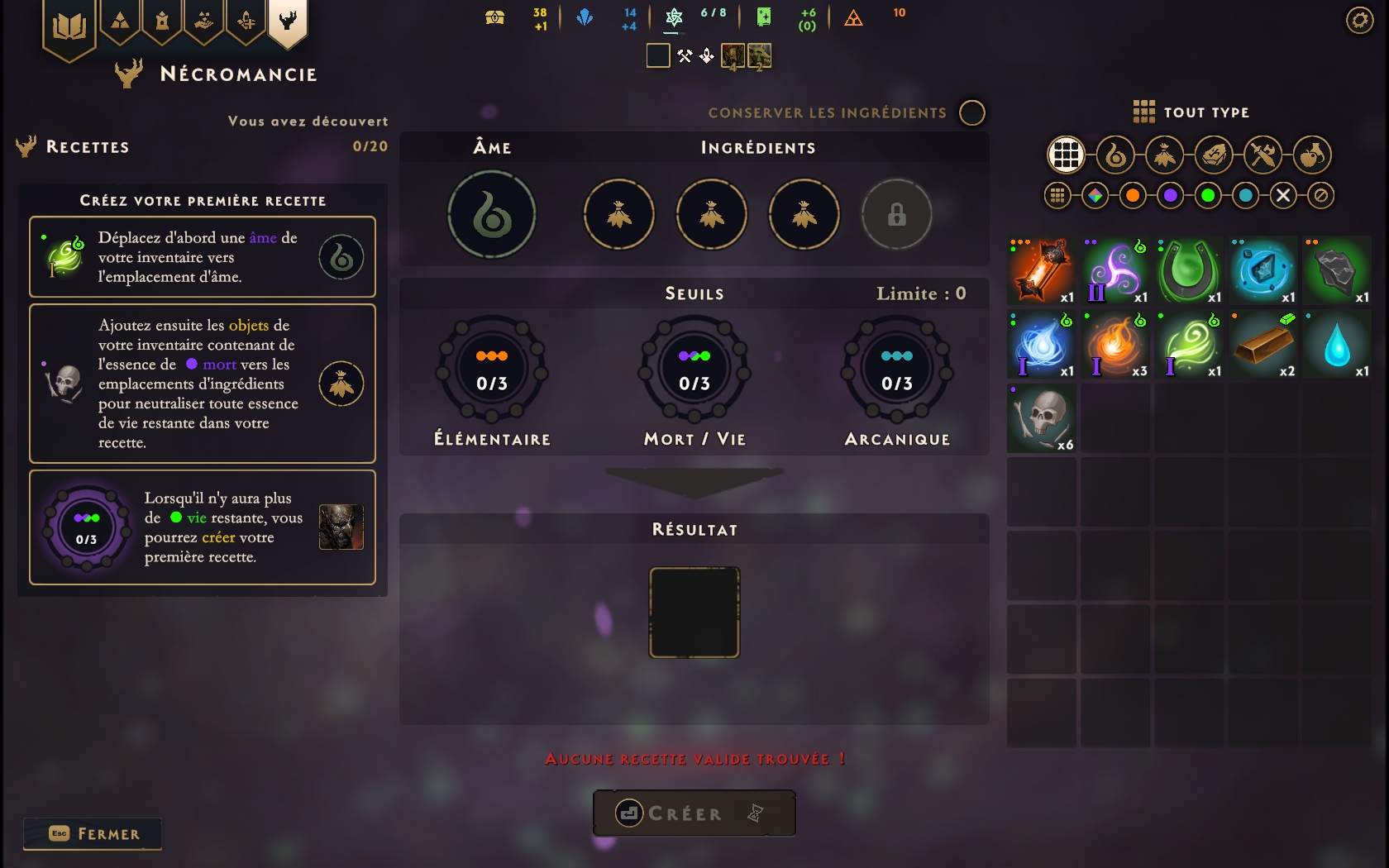The height and width of the screenshot is (868, 1389).
Task: Show all item types filter
Action: point(1066,155)
